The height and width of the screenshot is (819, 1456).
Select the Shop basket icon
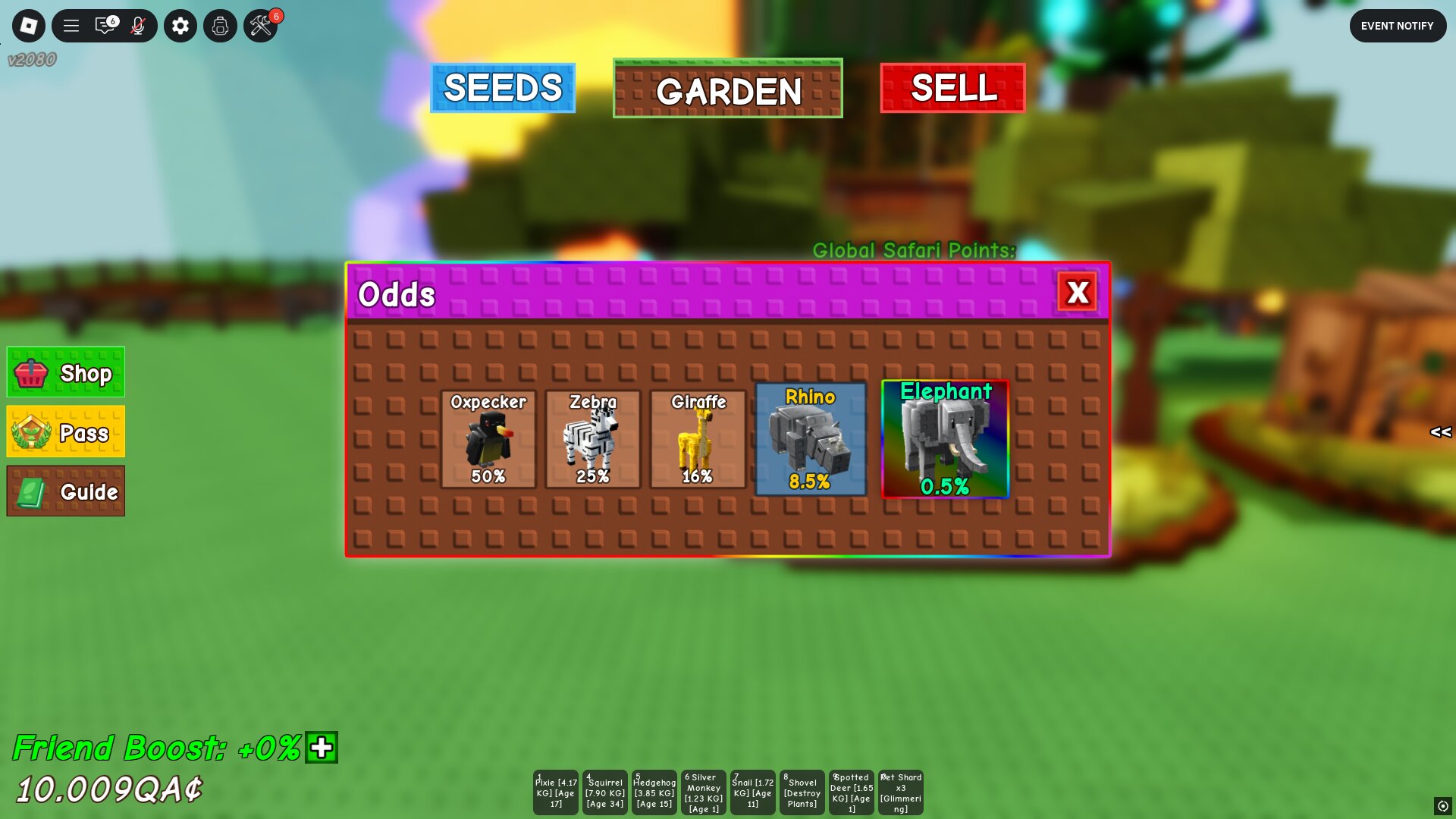[30, 372]
